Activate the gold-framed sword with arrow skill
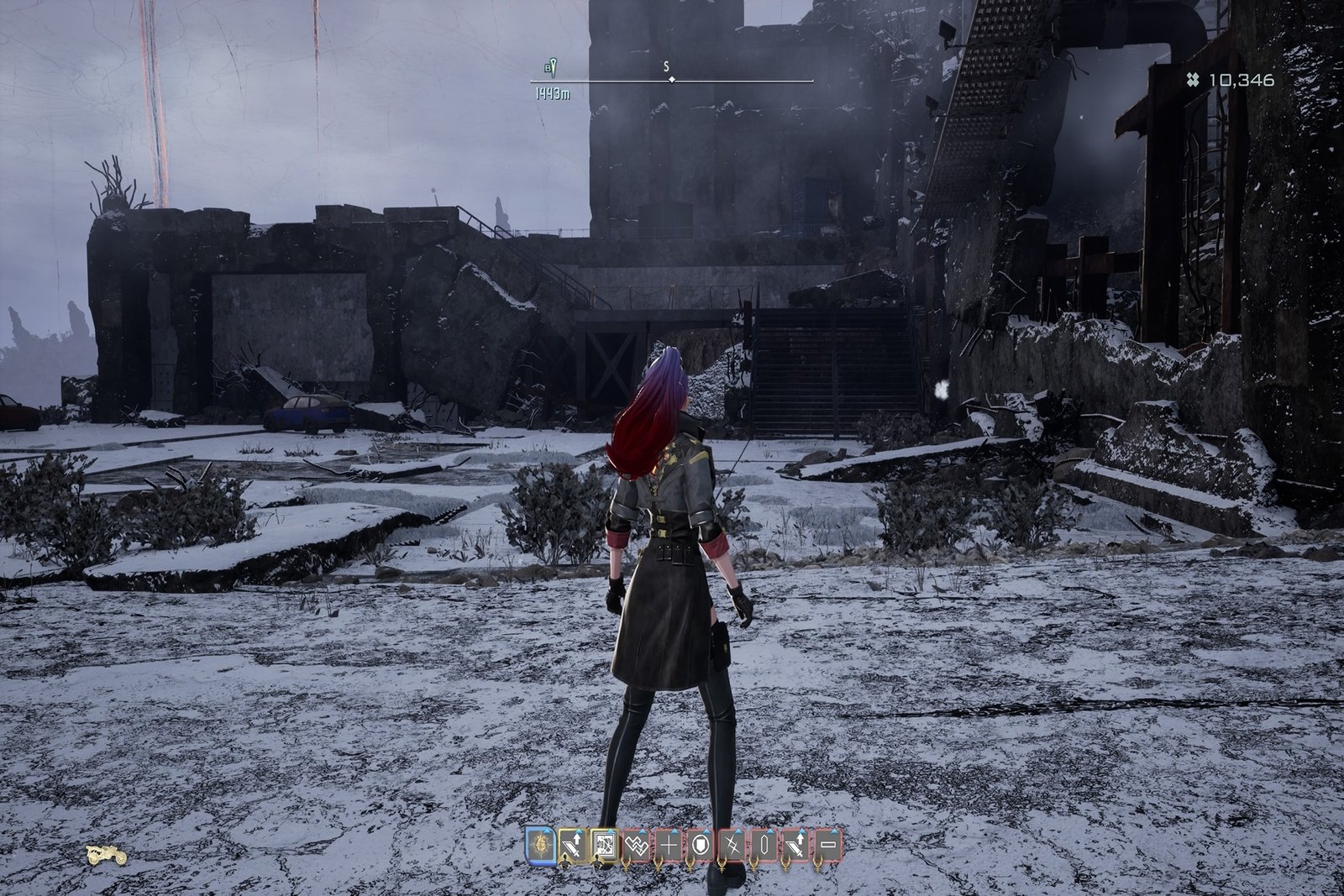The width and height of the screenshot is (1344, 896). (572, 846)
